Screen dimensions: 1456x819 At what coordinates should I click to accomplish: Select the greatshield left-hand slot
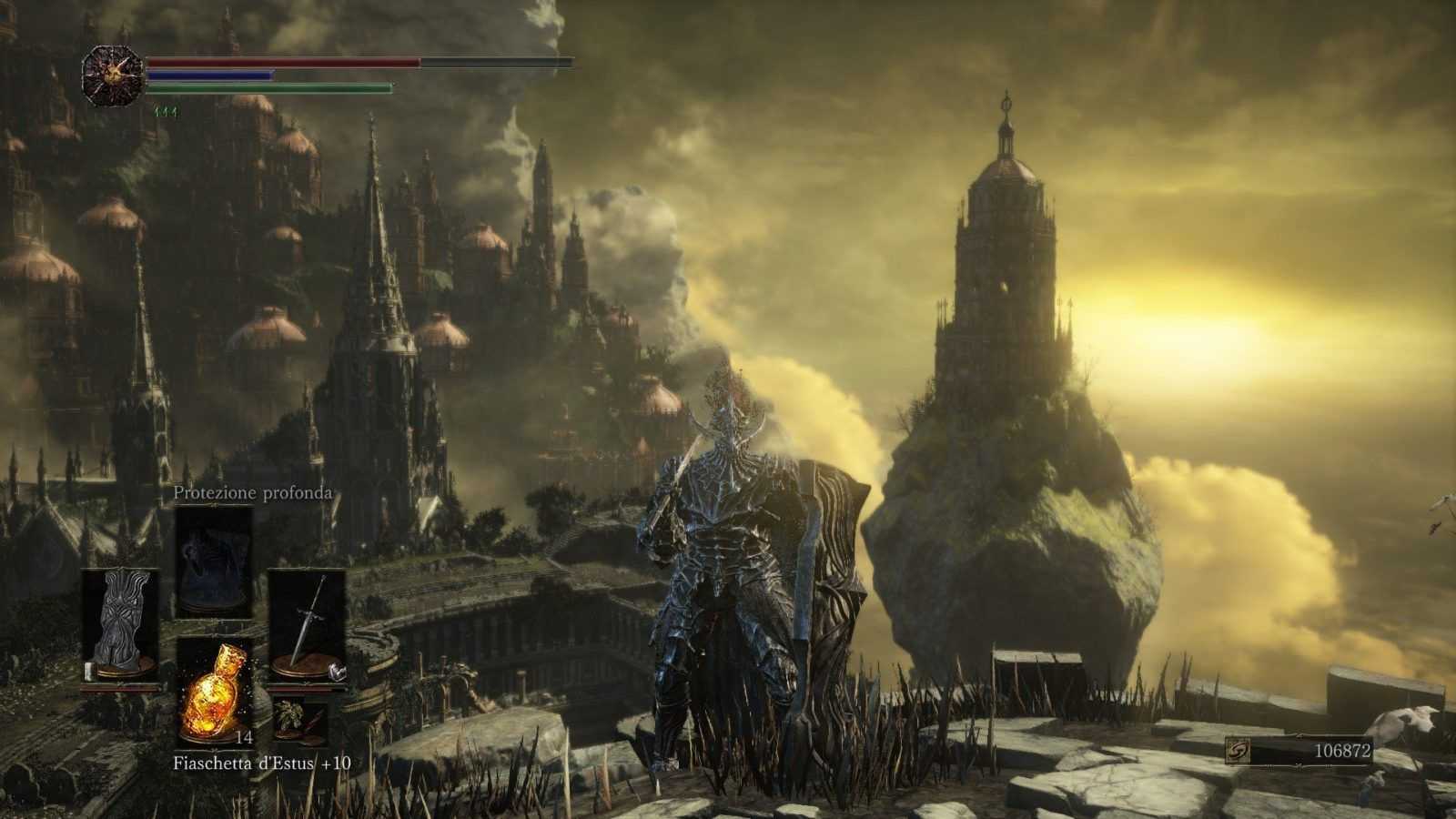tap(121, 626)
